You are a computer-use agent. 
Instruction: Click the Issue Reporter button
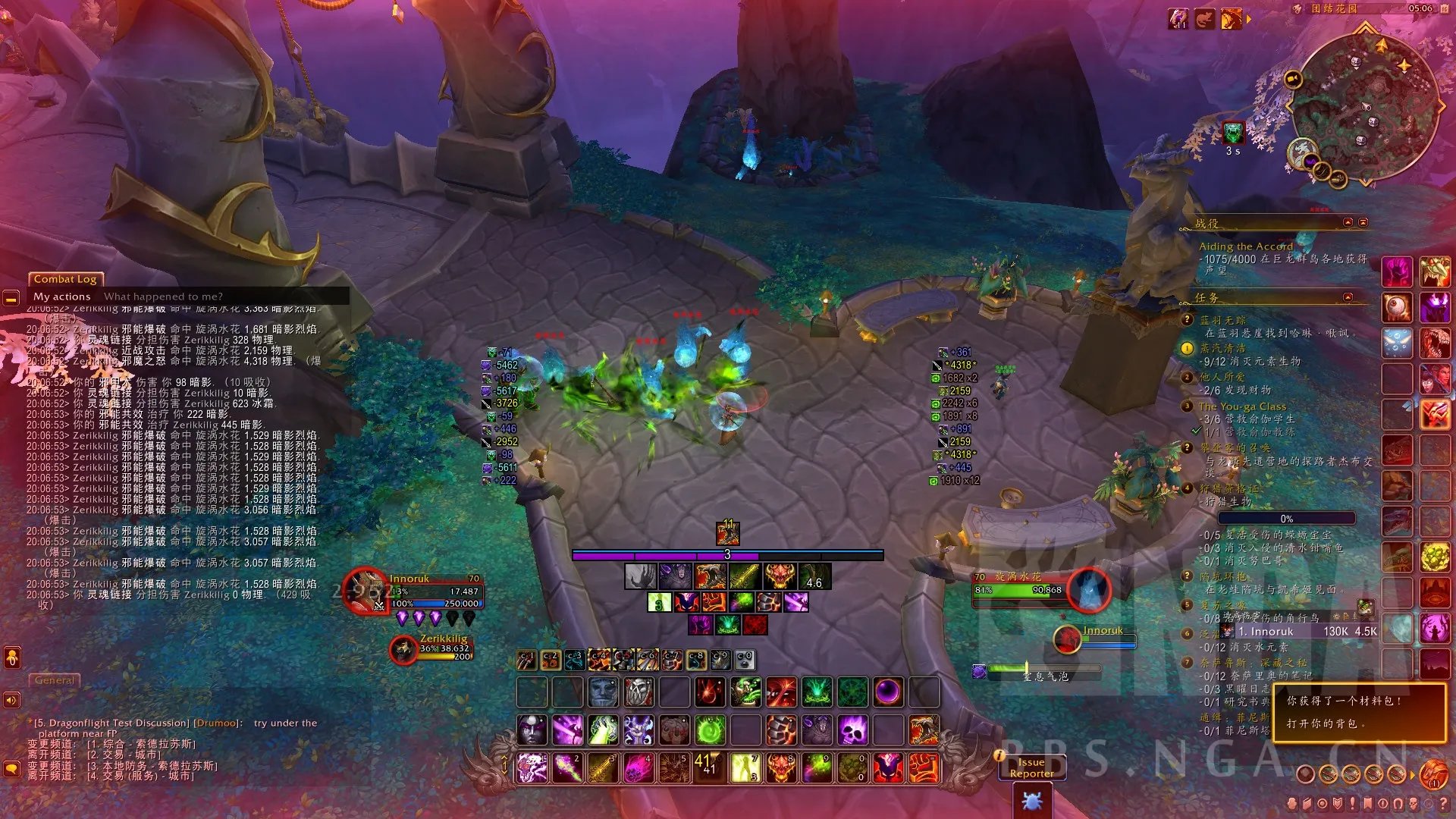click(x=1031, y=767)
